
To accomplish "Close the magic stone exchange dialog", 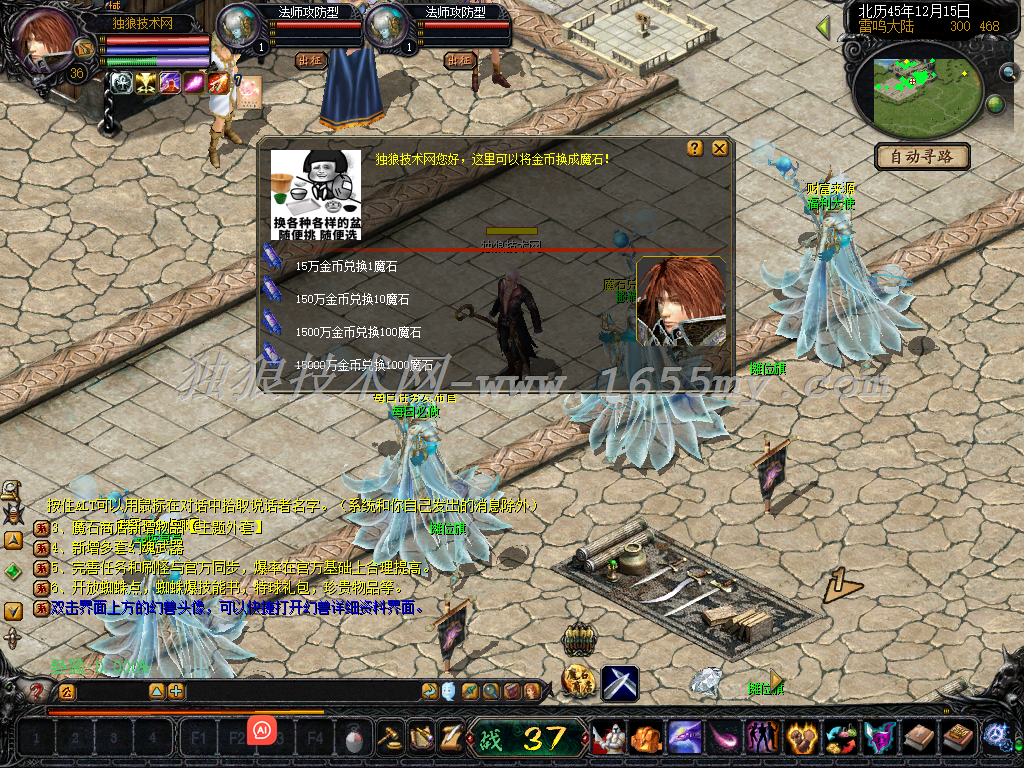I will 720,148.
